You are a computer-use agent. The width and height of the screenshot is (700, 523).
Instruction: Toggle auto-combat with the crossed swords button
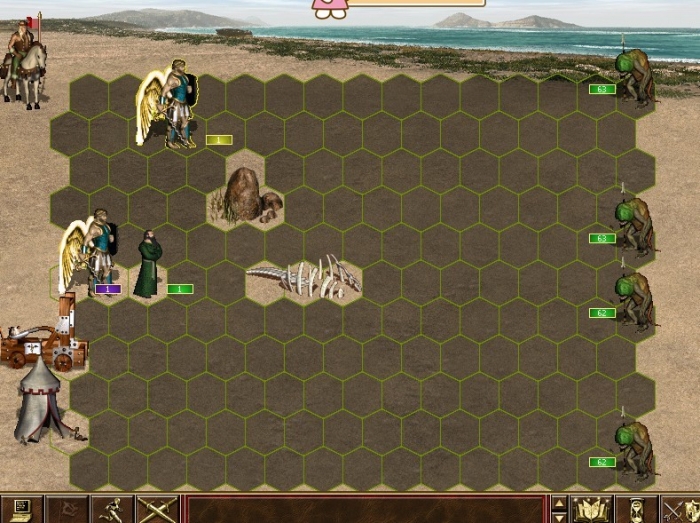click(157, 509)
